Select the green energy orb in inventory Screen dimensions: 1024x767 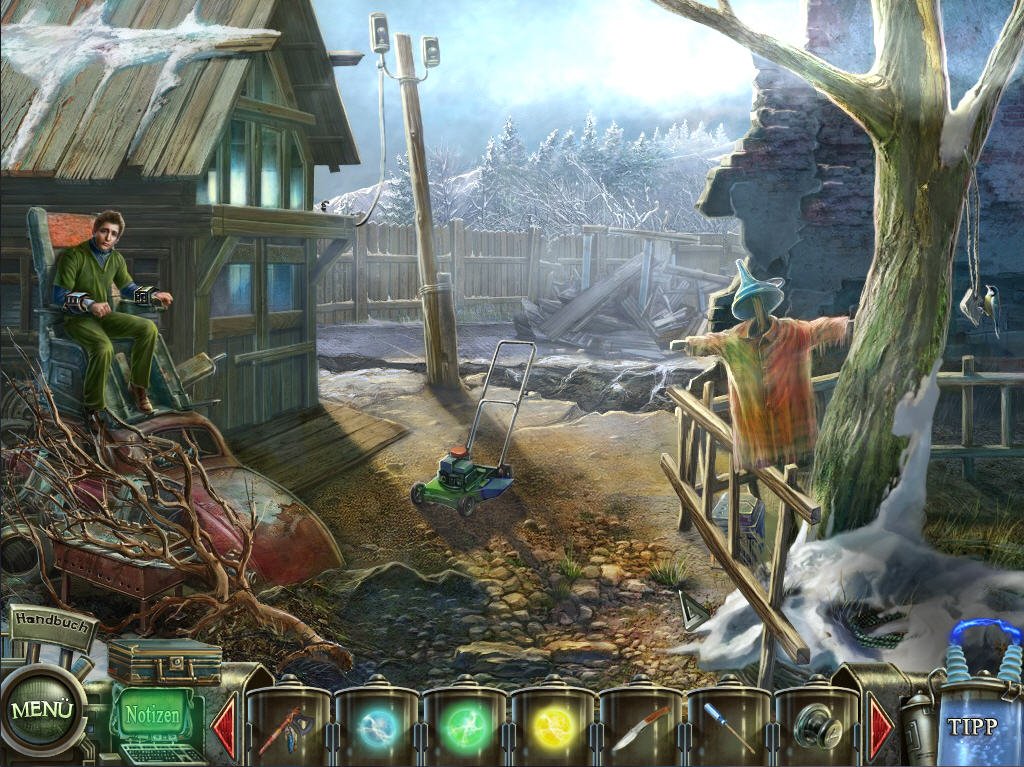pyautogui.click(x=464, y=728)
